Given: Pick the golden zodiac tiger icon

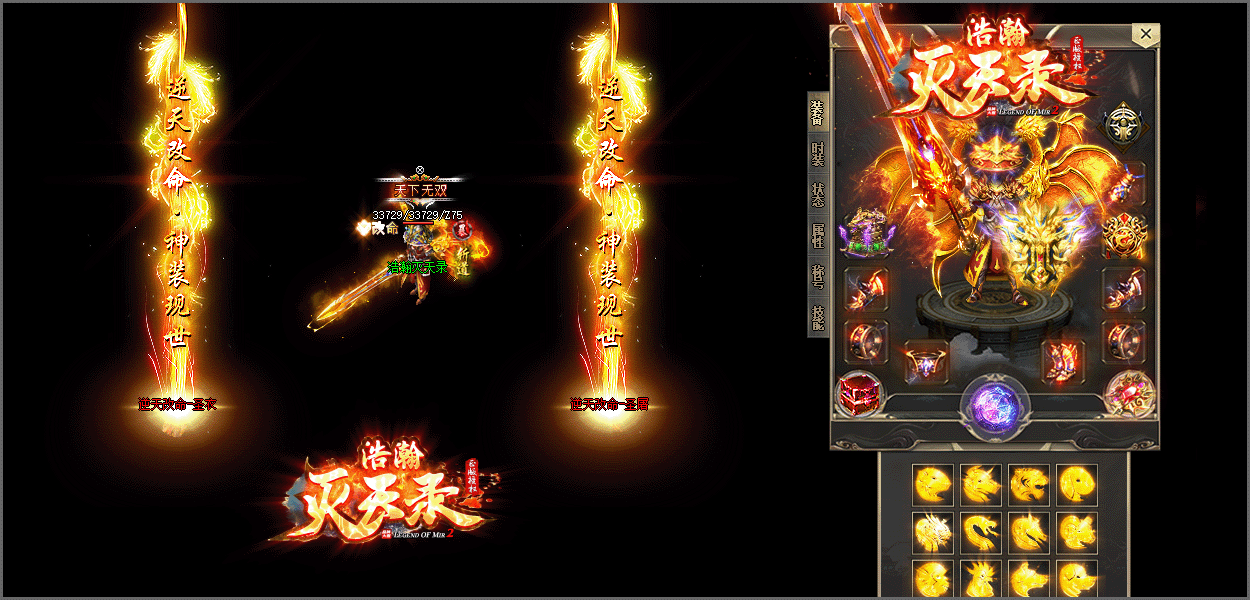Looking at the screenshot, I should tap(1031, 484).
